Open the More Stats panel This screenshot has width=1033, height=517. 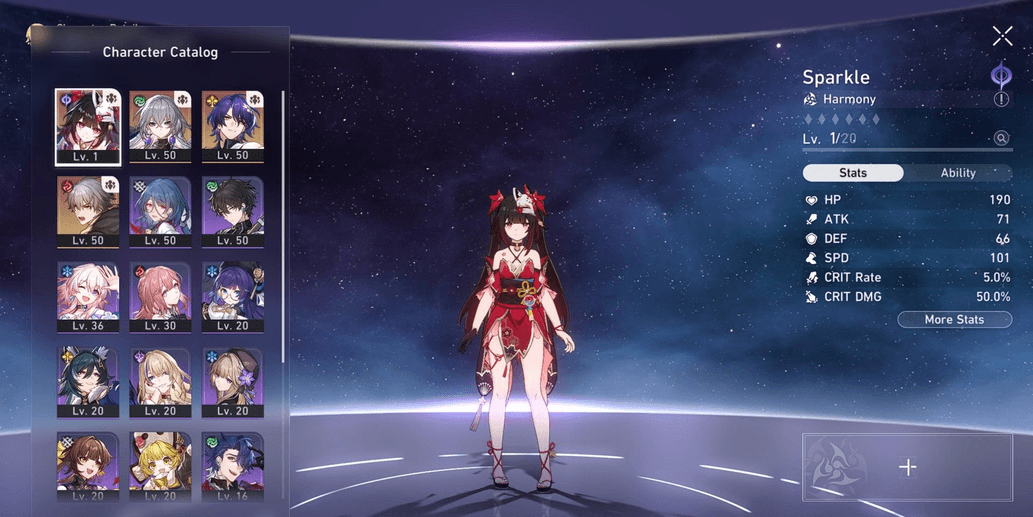[x=954, y=320]
